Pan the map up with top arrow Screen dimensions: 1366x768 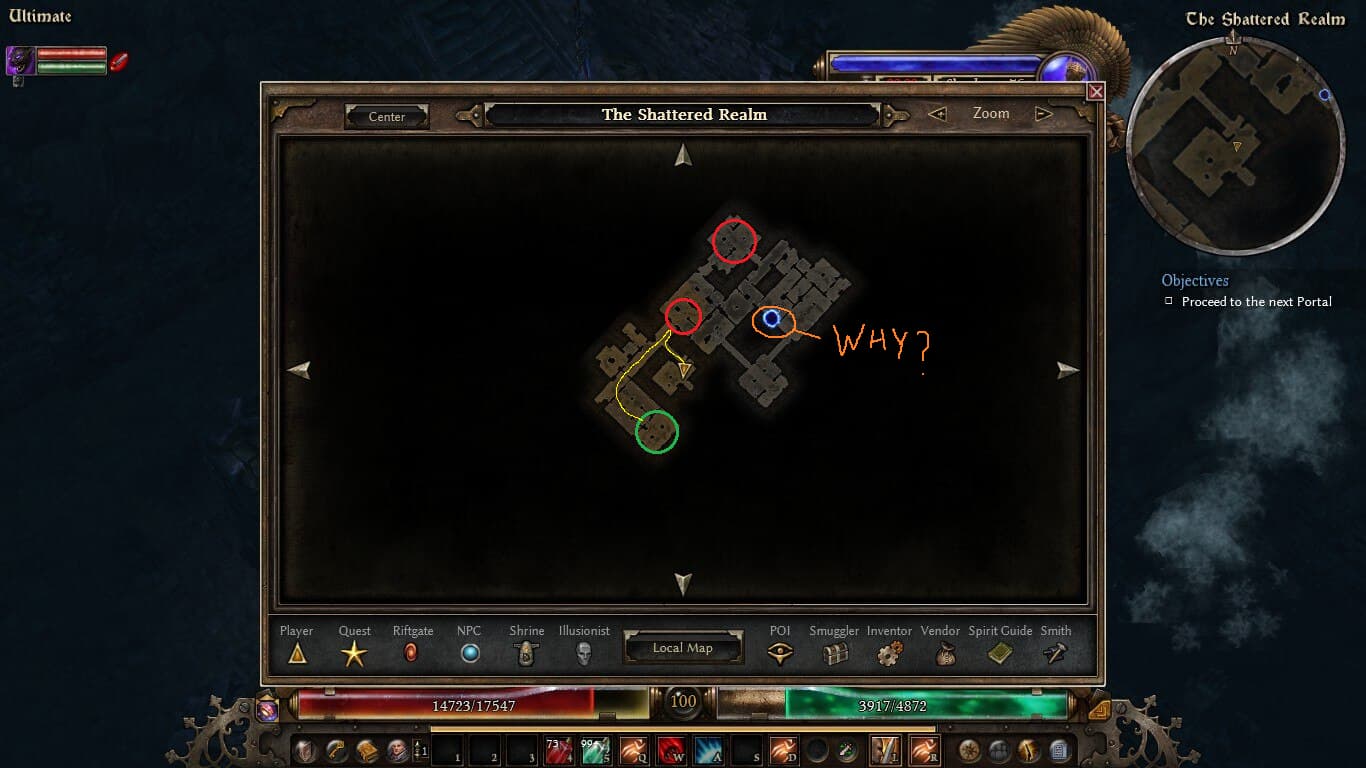click(x=683, y=154)
